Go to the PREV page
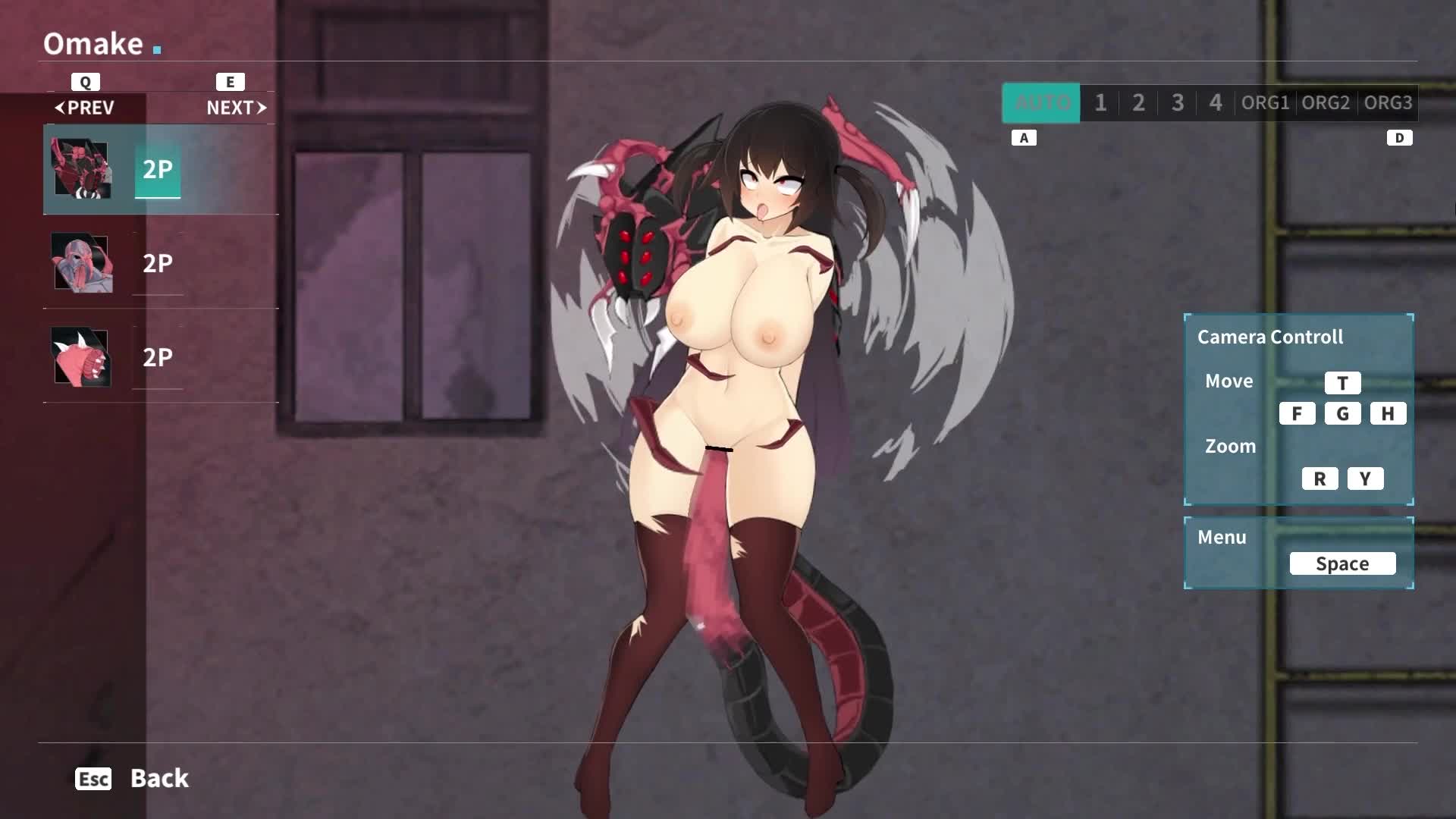 point(85,108)
